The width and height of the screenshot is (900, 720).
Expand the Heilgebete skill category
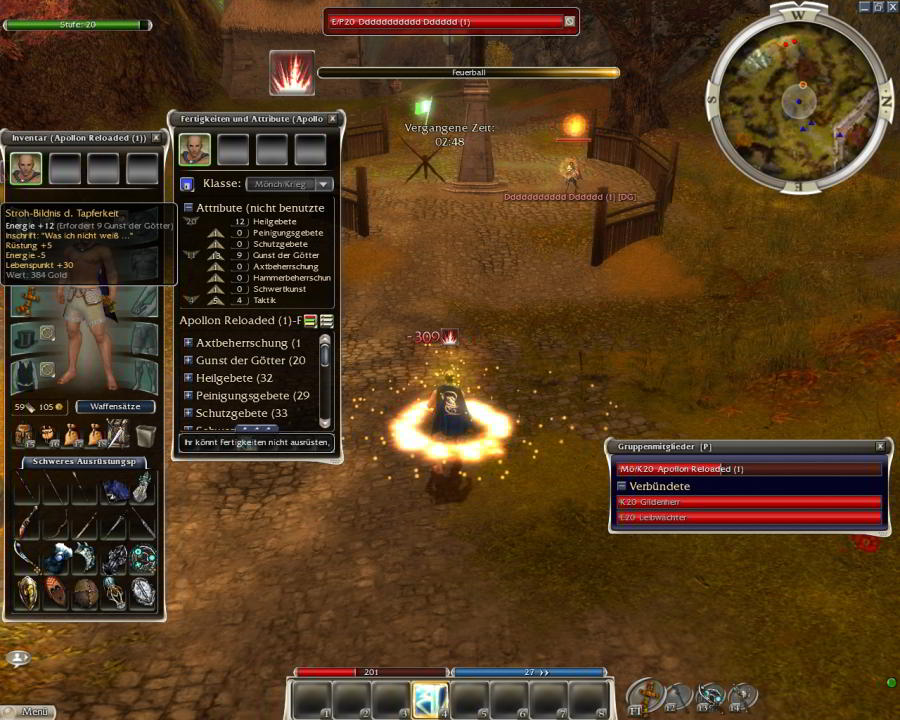click(188, 378)
